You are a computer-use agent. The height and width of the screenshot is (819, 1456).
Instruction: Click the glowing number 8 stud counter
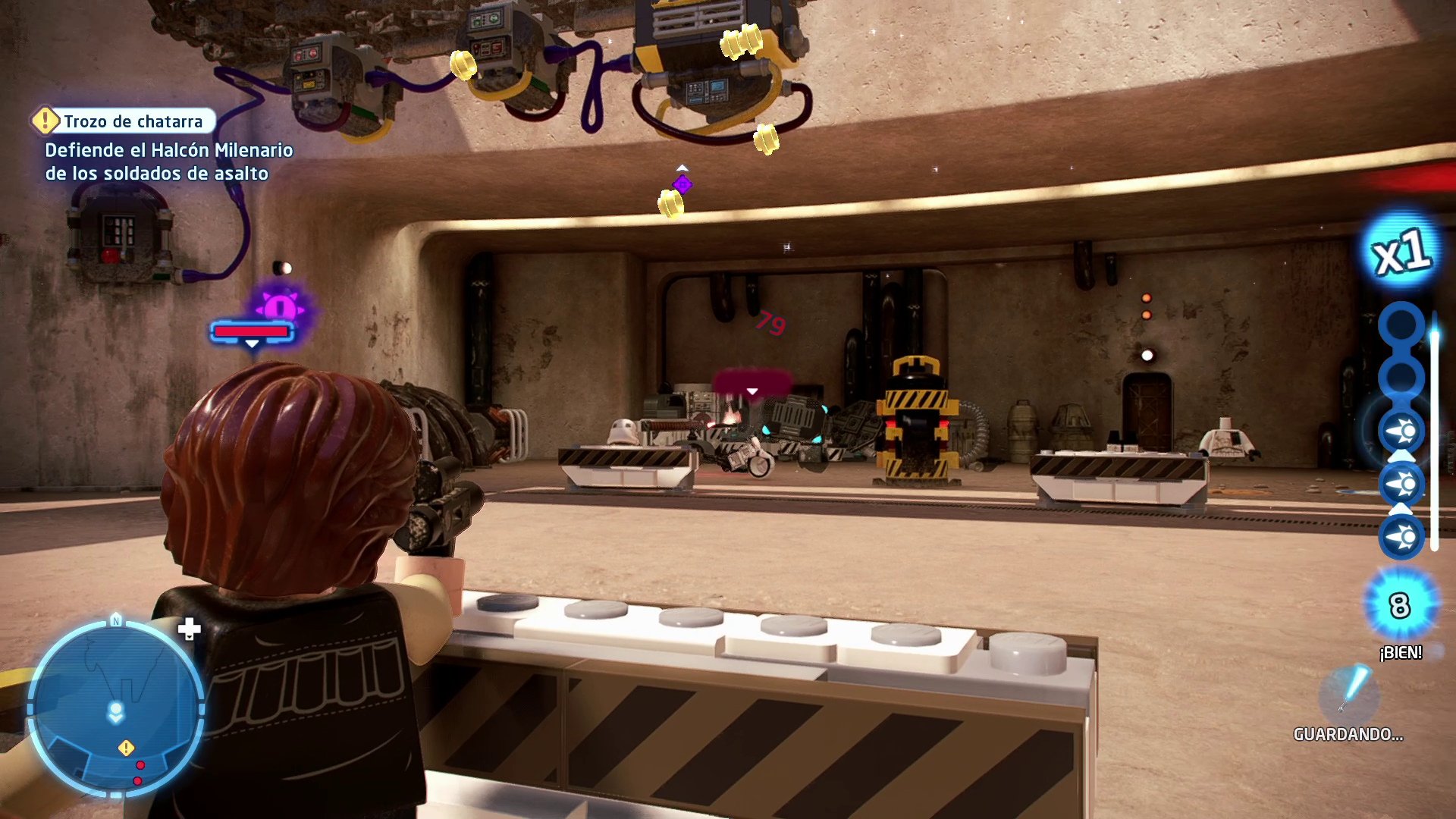[1397, 607]
